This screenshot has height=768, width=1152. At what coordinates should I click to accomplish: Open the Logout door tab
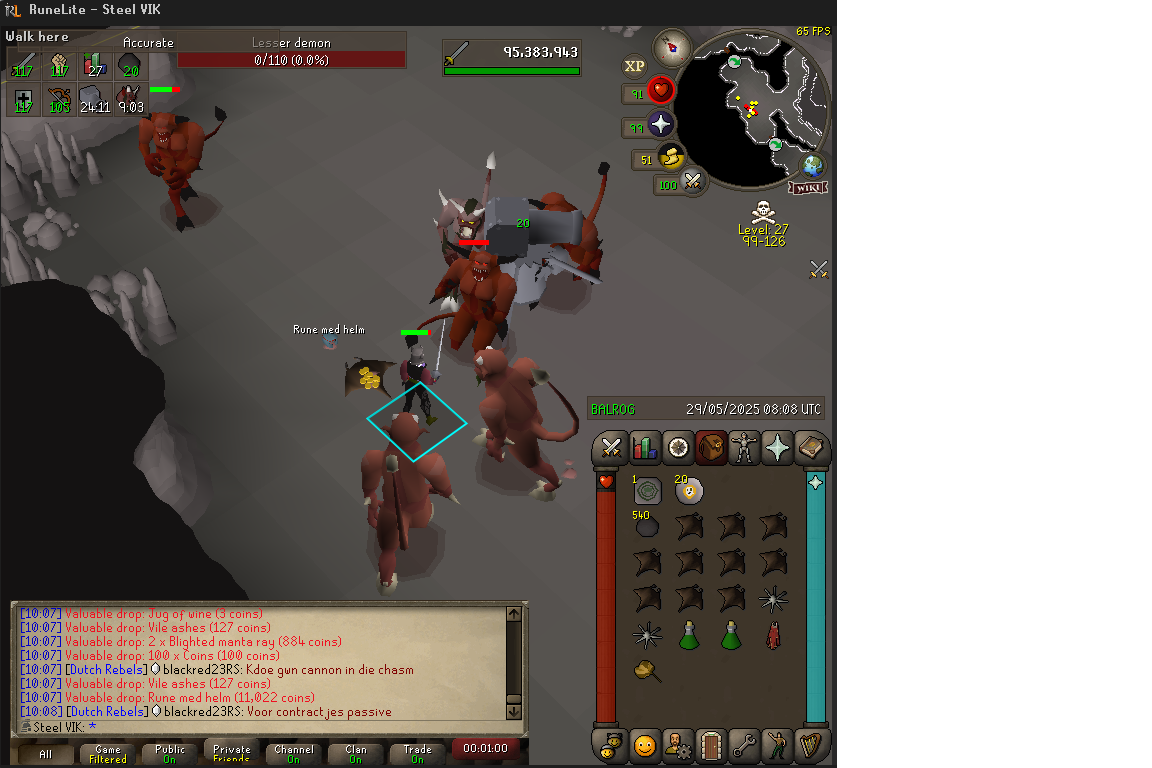pyautogui.click(x=710, y=745)
